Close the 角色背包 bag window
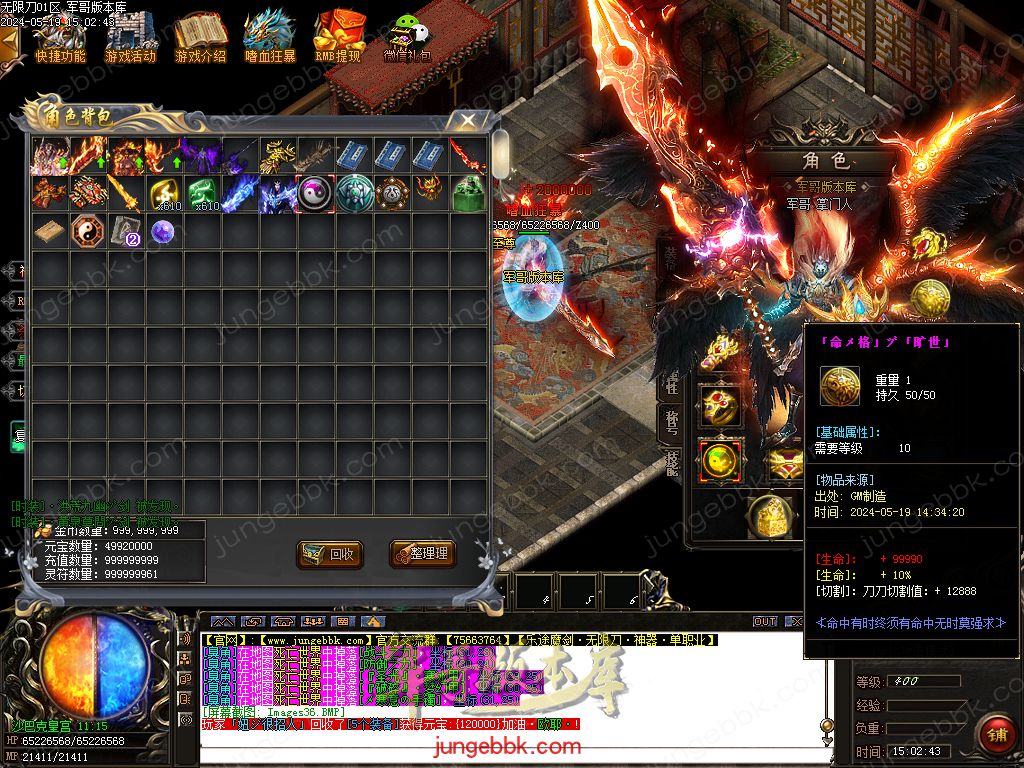The image size is (1024, 768). (468, 121)
